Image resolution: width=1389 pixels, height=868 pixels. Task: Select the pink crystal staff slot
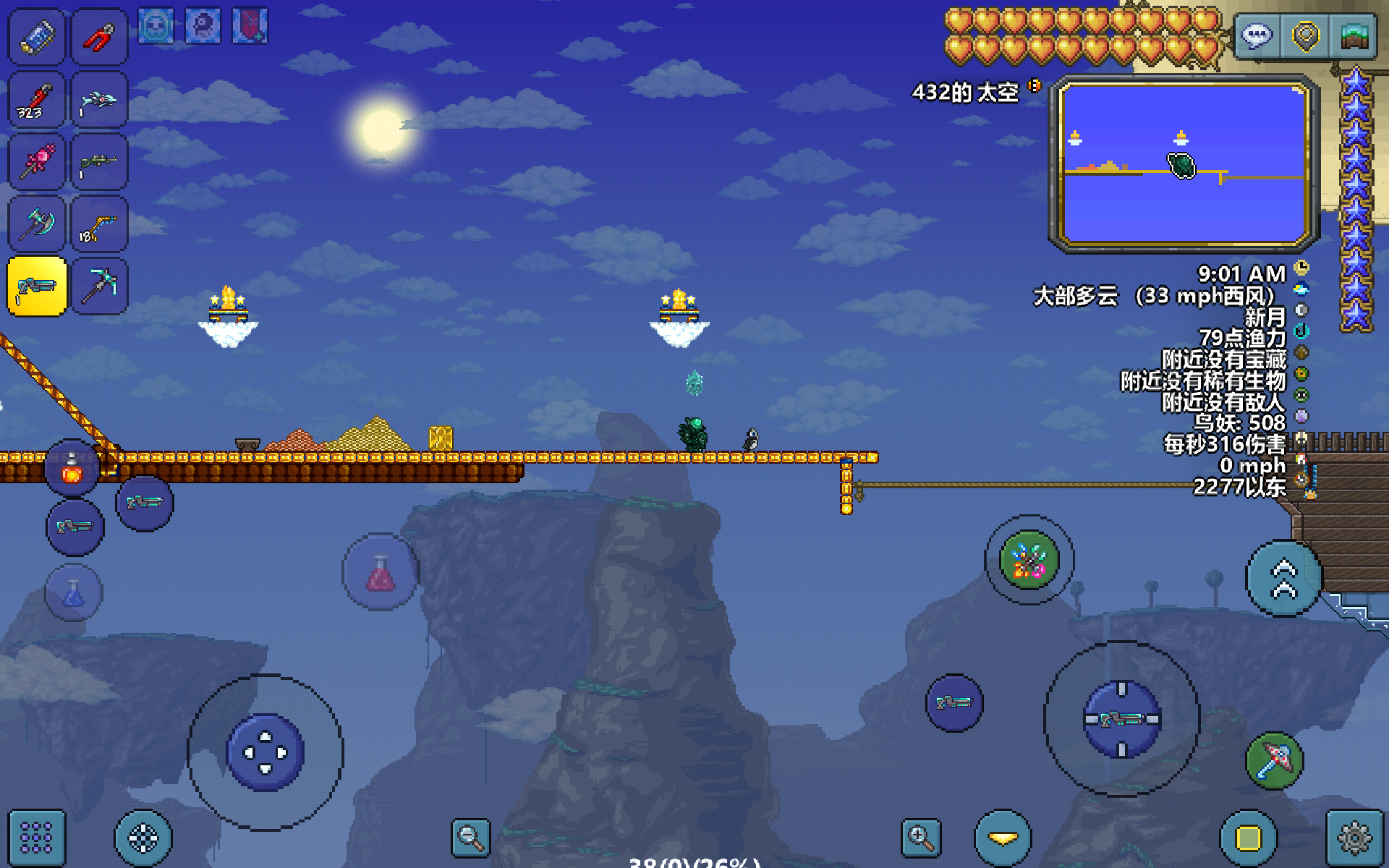click(36, 162)
